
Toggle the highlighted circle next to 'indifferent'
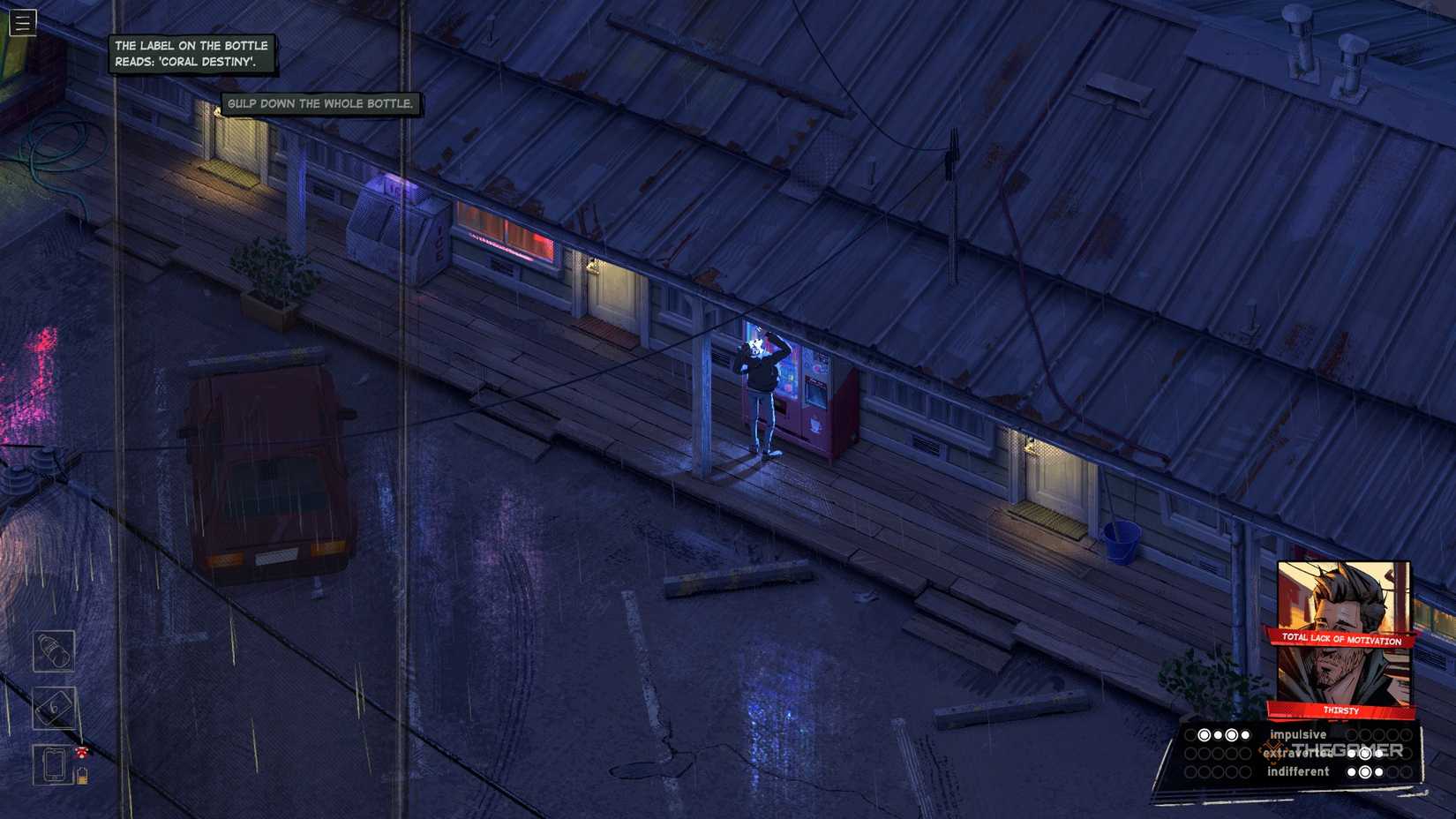point(1365,772)
